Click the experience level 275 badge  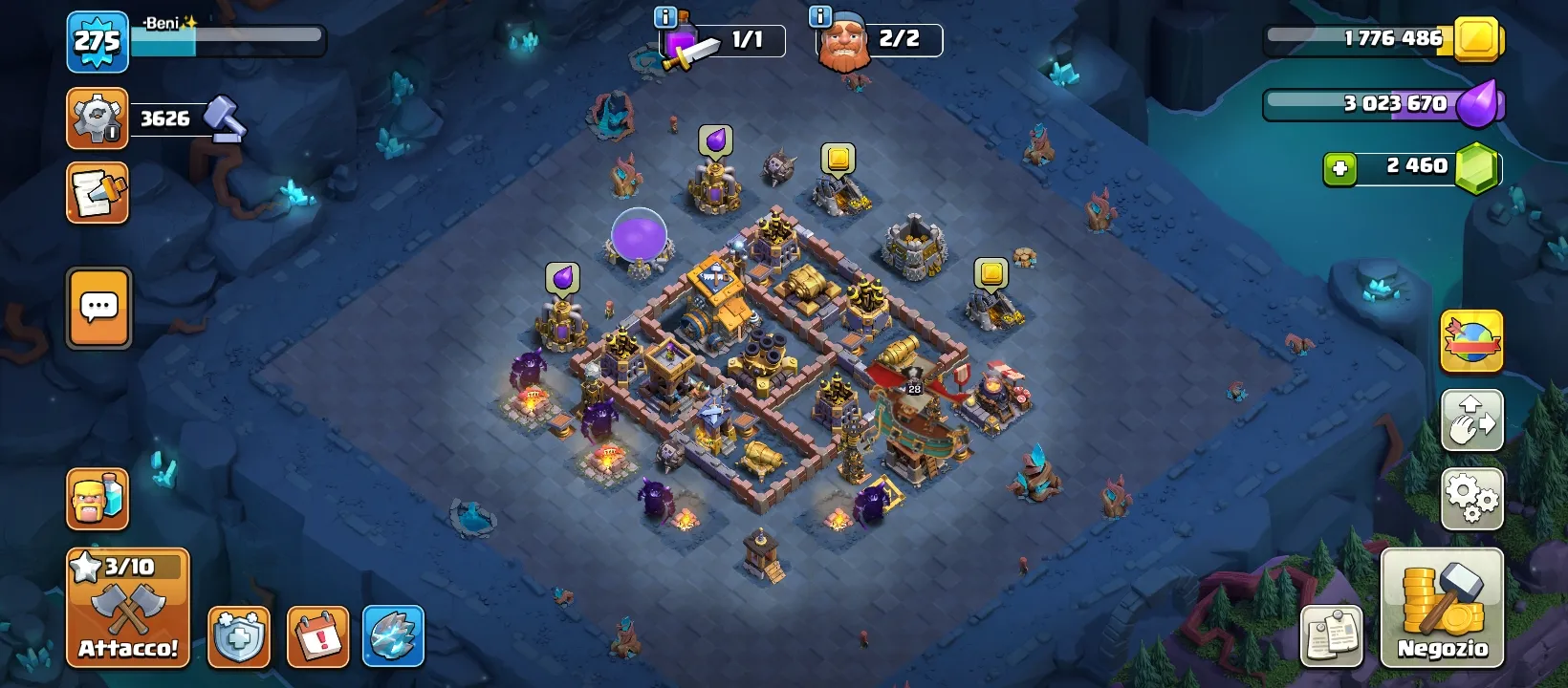tap(97, 42)
